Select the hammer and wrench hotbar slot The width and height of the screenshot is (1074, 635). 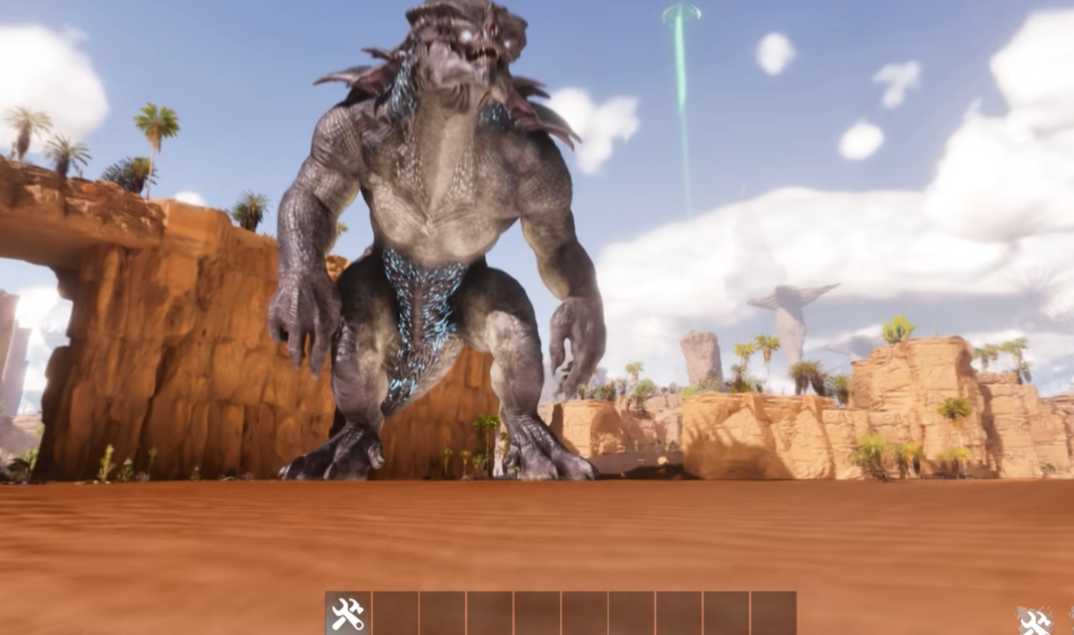pyautogui.click(x=348, y=613)
